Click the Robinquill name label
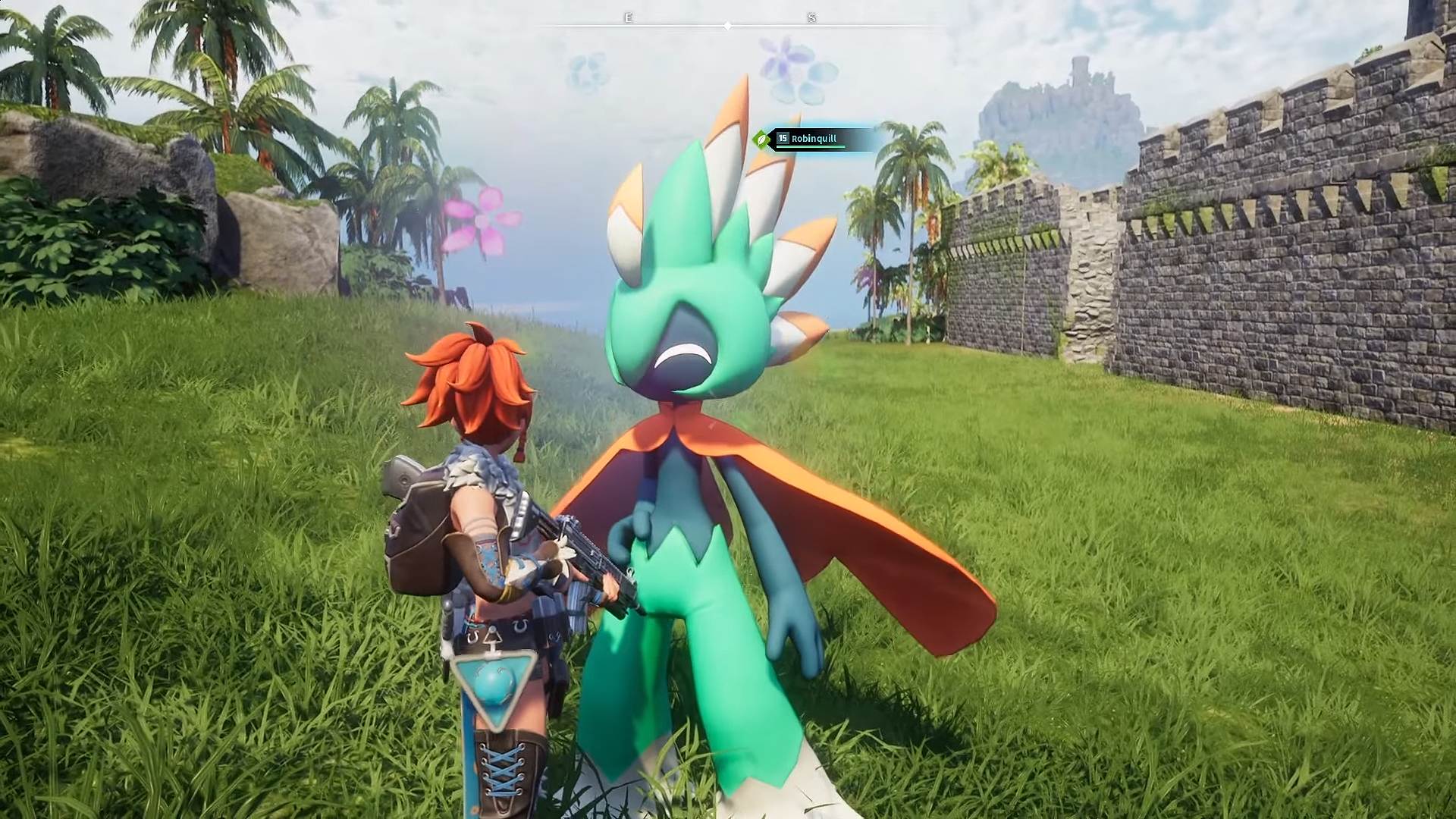Image resolution: width=1456 pixels, height=819 pixels. (x=814, y=140)
